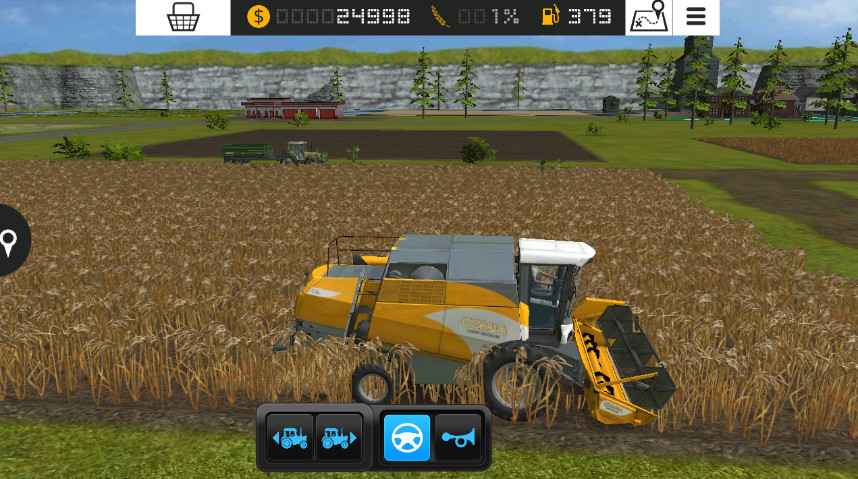Viewport: 858px width, 479px height.
Task: Tap the location pin marker button
Action: point(11,241)
